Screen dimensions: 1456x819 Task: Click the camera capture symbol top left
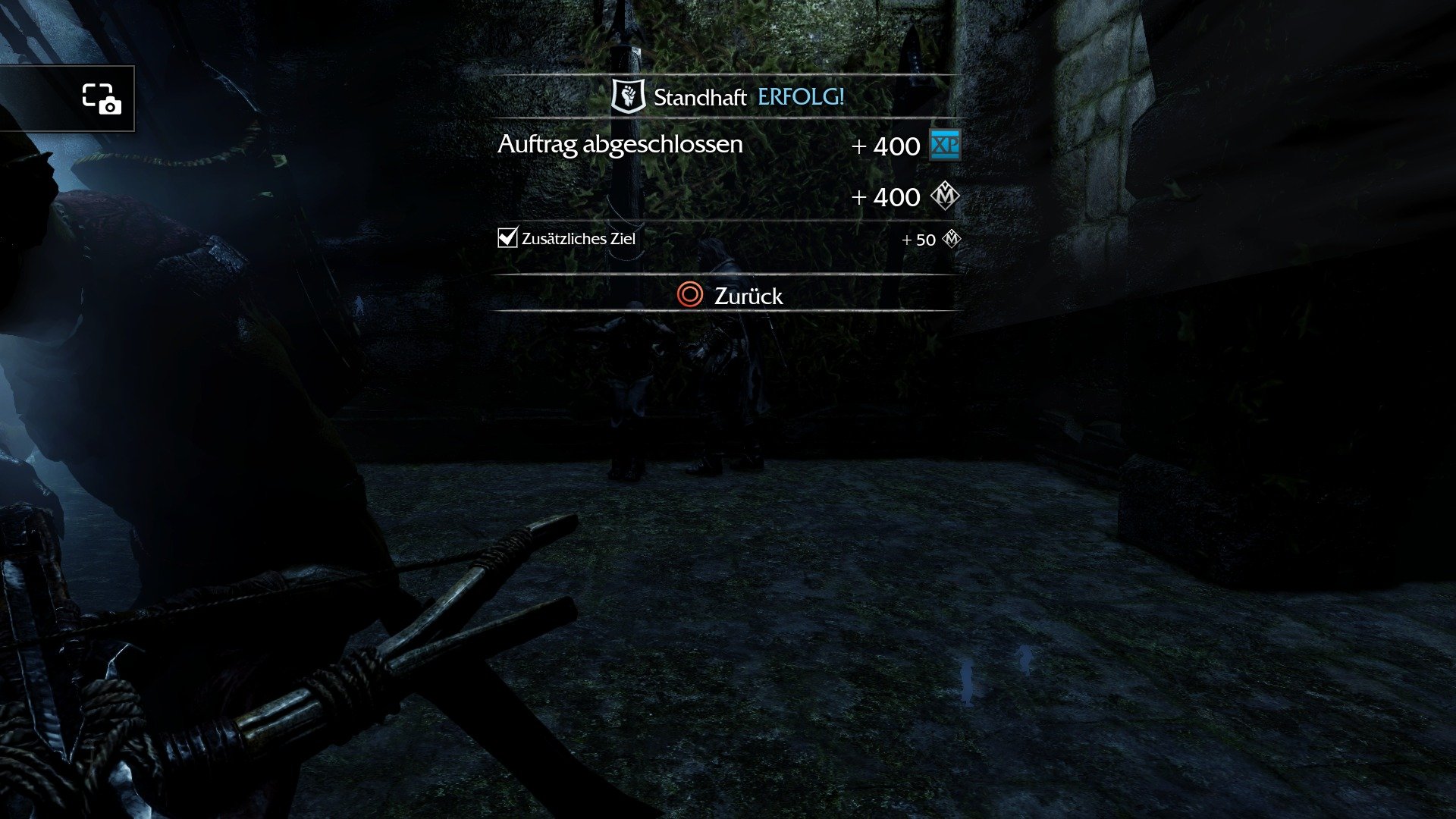101,100
